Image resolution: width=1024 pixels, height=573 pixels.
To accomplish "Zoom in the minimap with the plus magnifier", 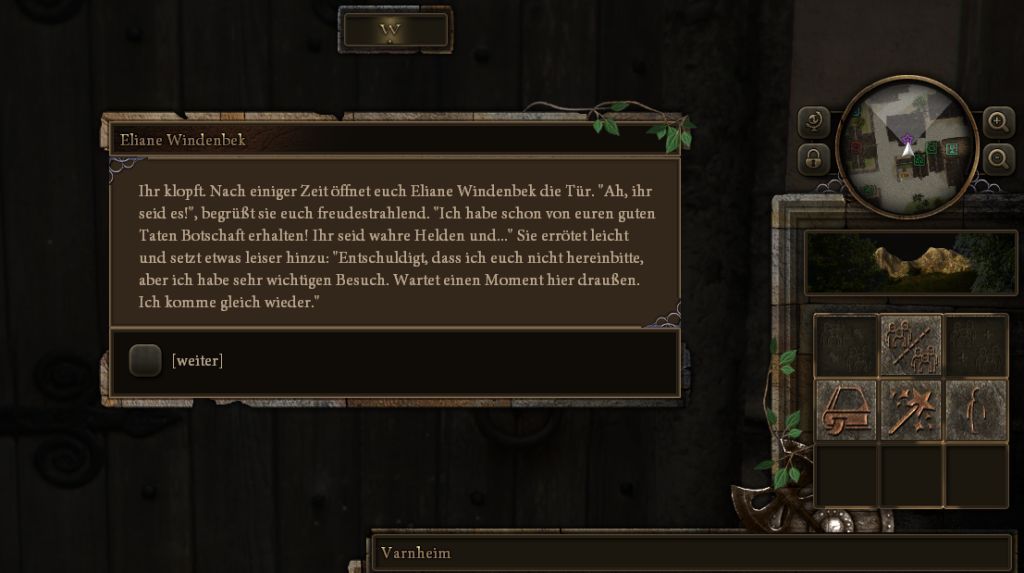I will click(x=998, y=122).
